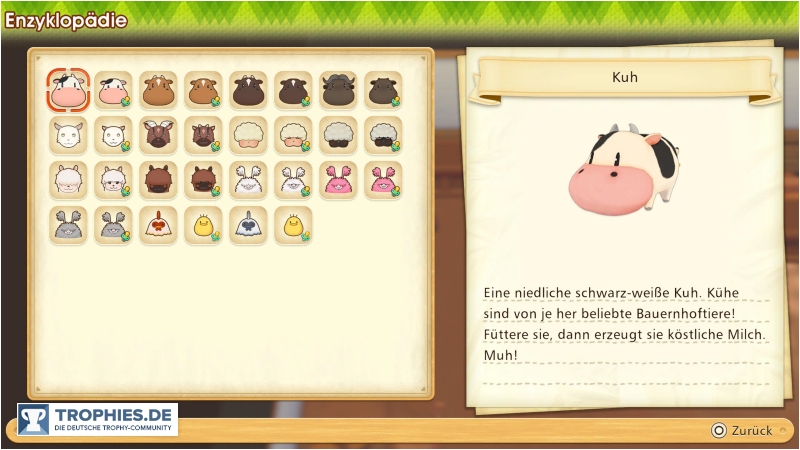Select the black-and-white calf with pacifier badge
Image resolution: width=800 pixels, height=450 pixels.
[x=113, y=91]
